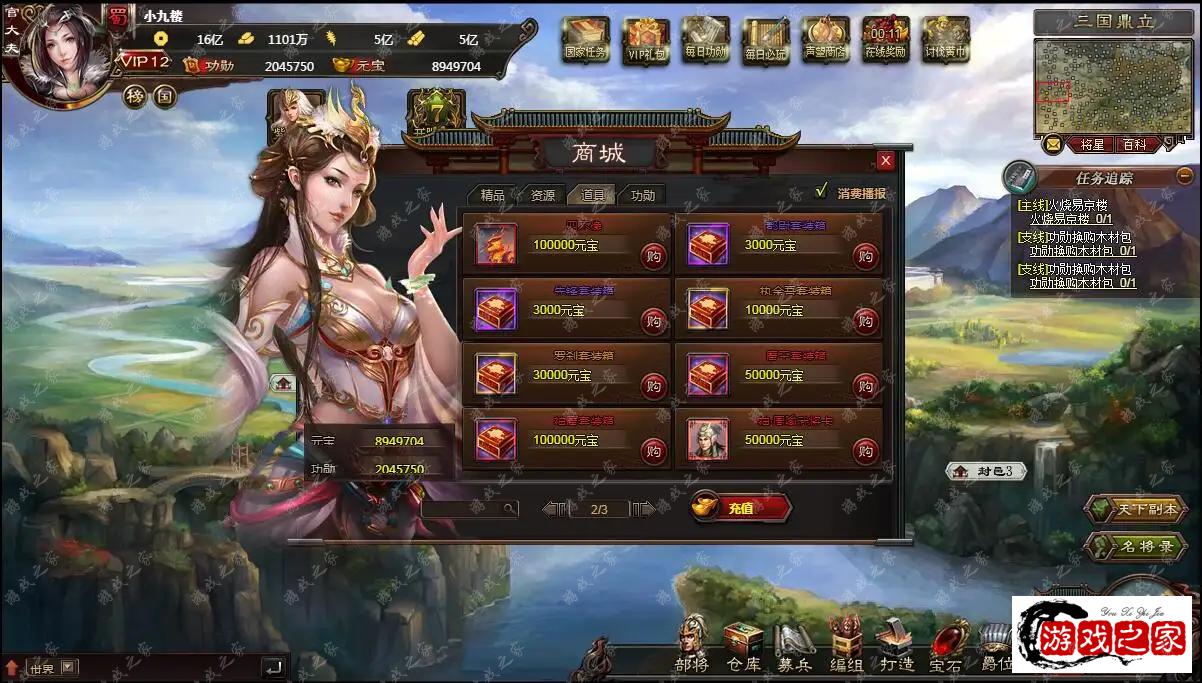Open the 功勋 shop tab
1202x683 pixels.
643,195
